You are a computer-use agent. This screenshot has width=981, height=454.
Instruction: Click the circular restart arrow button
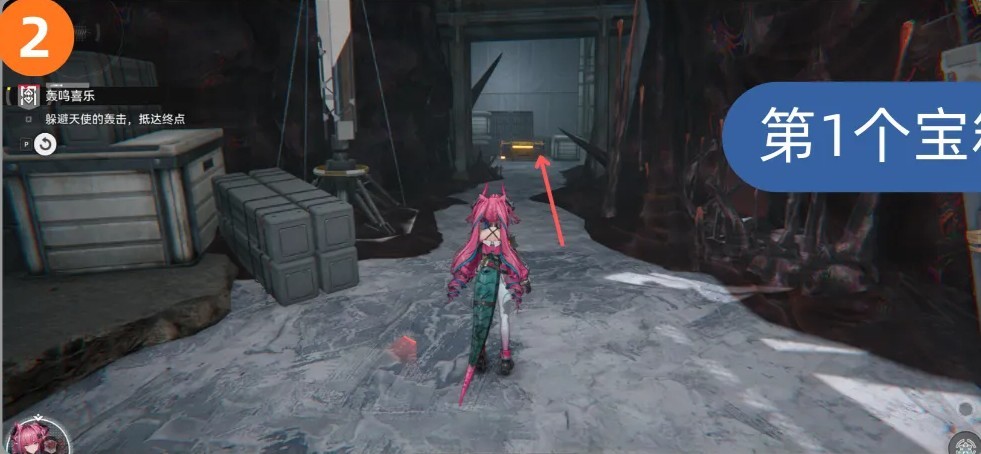point(45,145)
